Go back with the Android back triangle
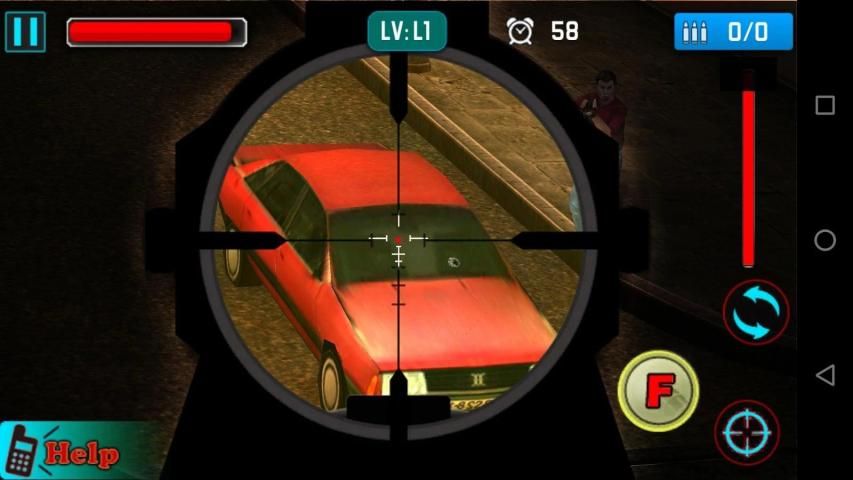853x480 pixels. coord(825,375)
